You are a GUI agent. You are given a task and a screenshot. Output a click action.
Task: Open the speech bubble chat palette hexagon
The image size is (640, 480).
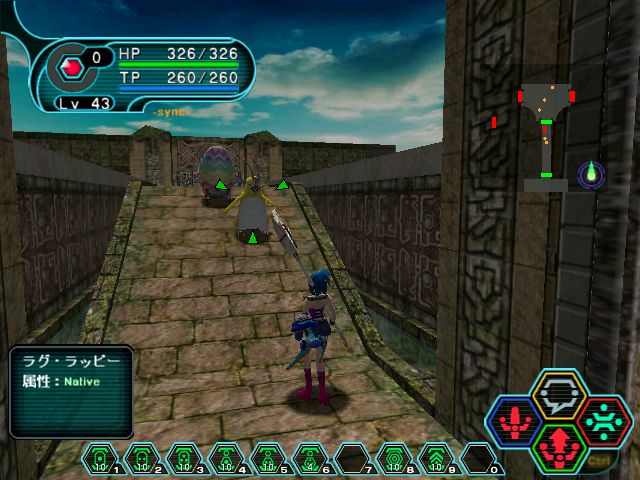pos(558,397)
